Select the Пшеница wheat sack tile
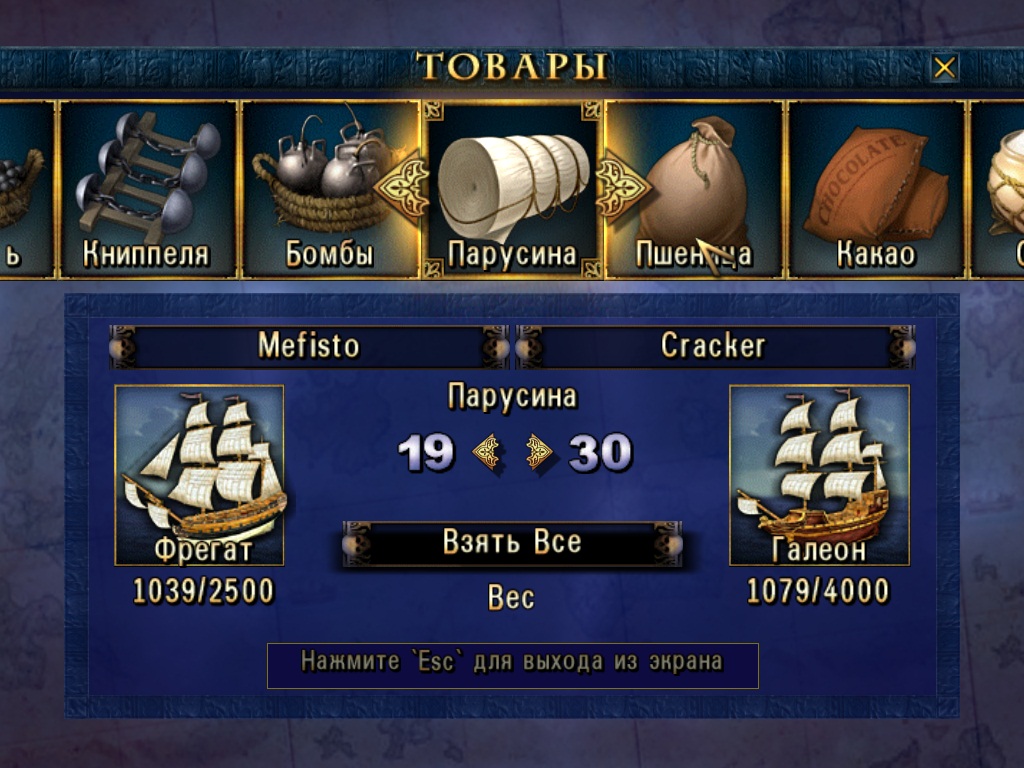Image resolution: width=1024 pixels, height=768 pixels. pyautogui.click(x=694, y=189)
